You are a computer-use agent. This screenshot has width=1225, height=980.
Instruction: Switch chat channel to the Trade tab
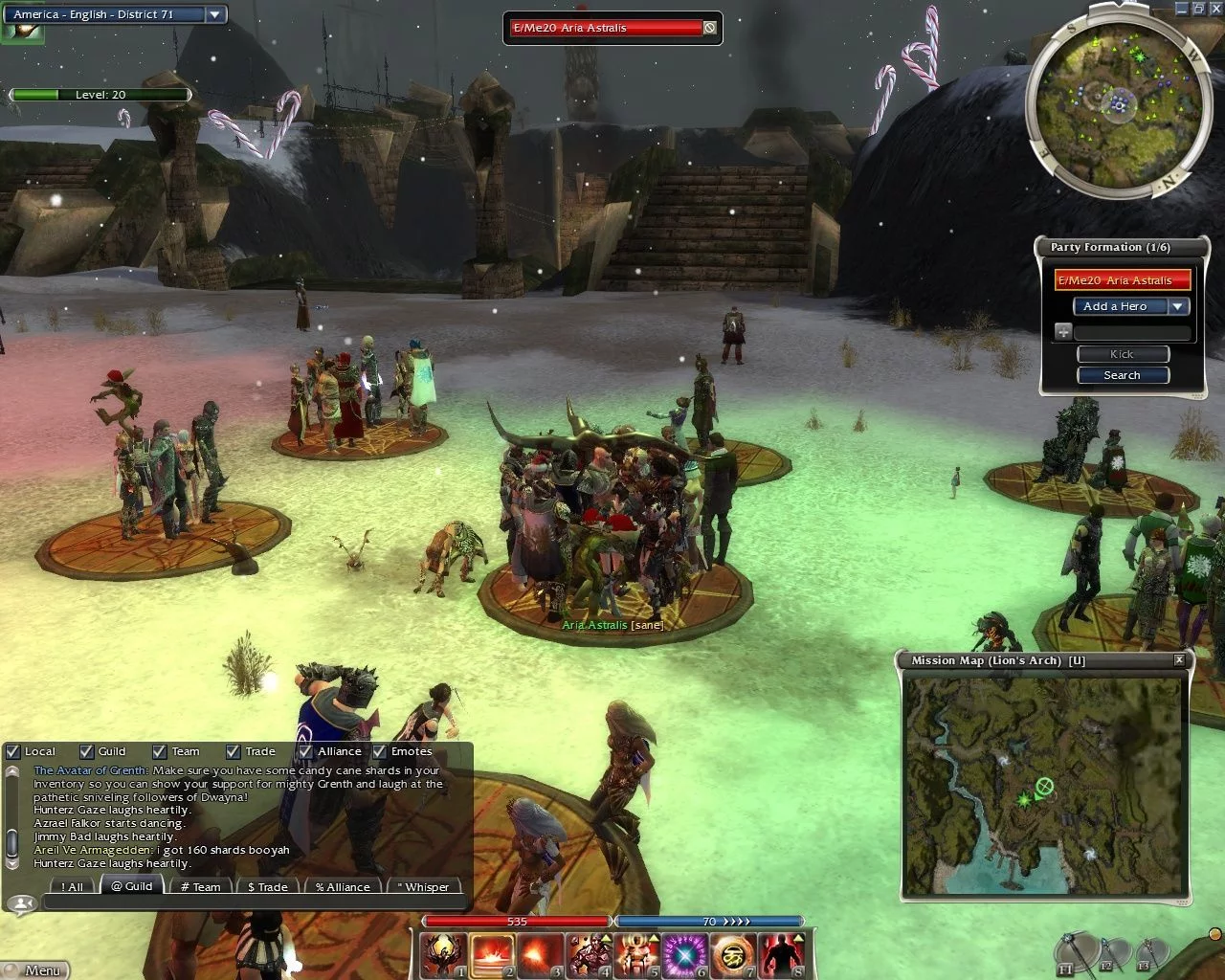267,886
